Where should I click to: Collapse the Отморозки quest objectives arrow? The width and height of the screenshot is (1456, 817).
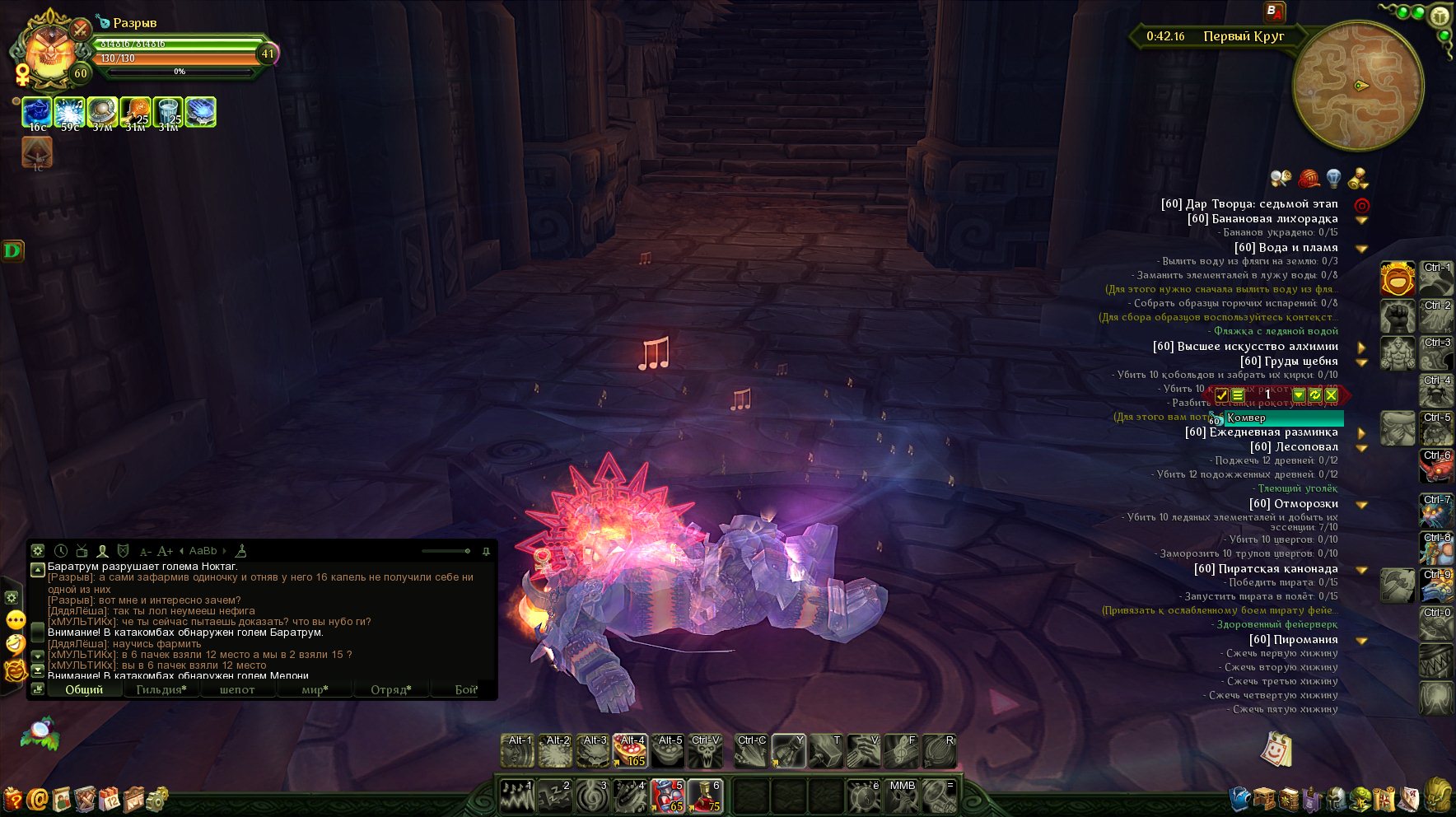(x=1362, y=504)
